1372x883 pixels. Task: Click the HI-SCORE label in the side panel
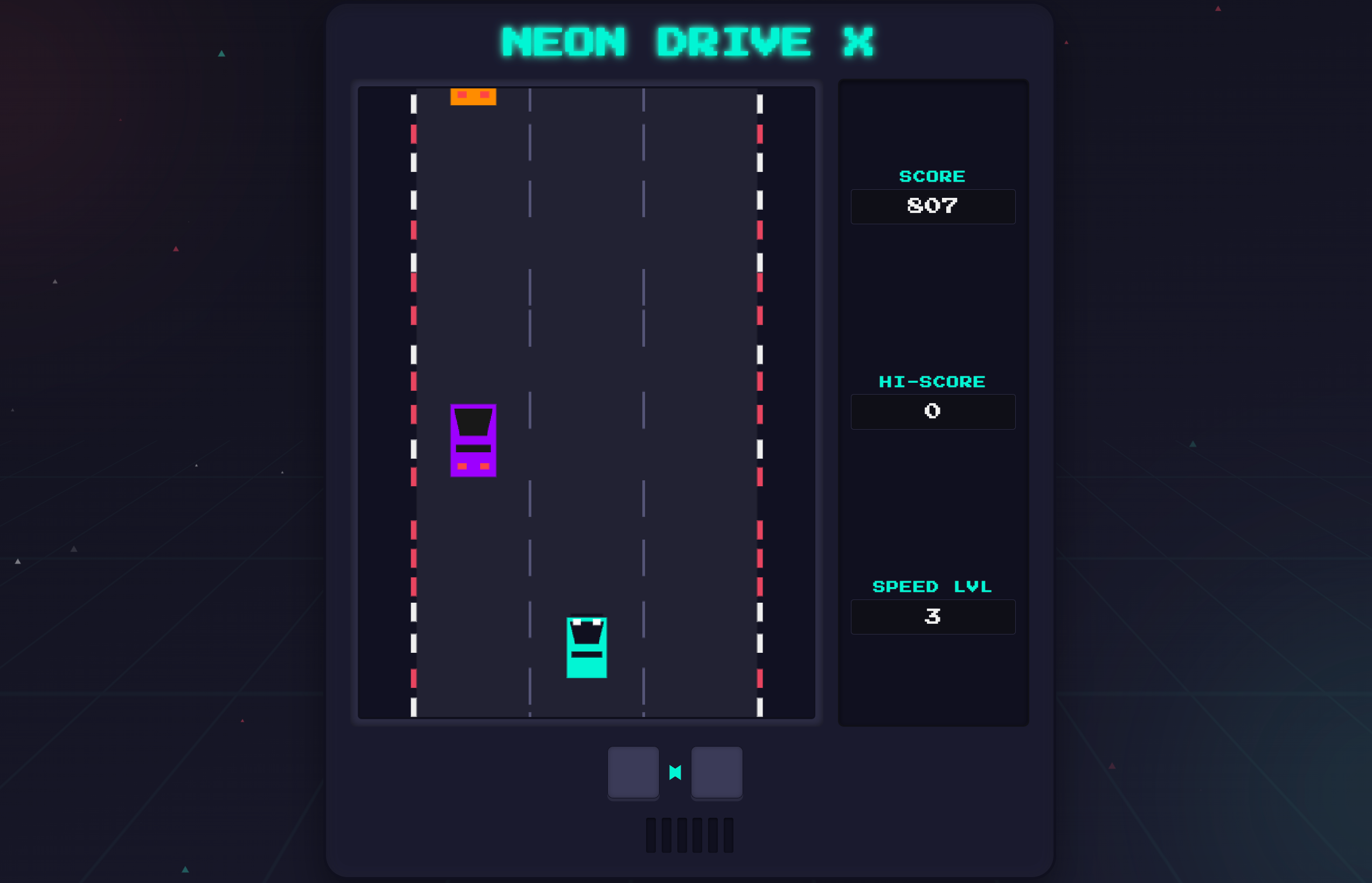coord(932,381)
